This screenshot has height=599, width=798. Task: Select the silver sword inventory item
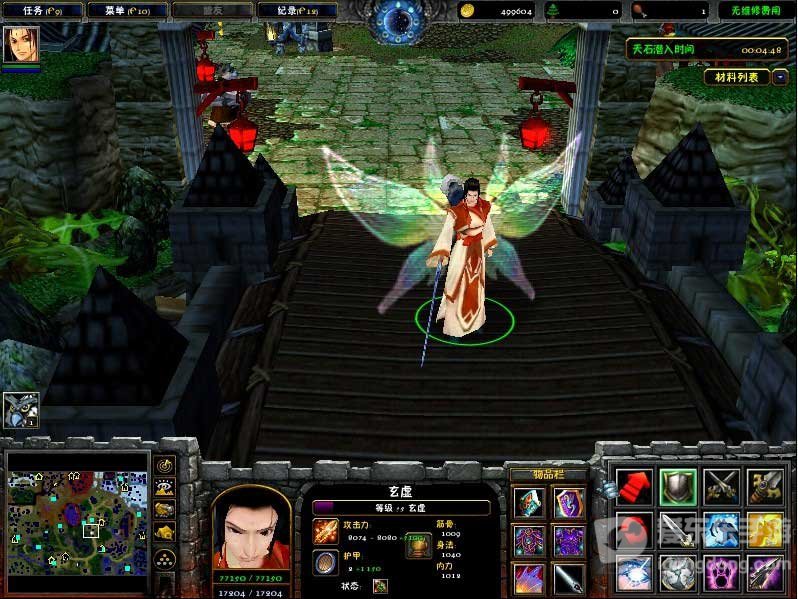(x=570, y=578)
